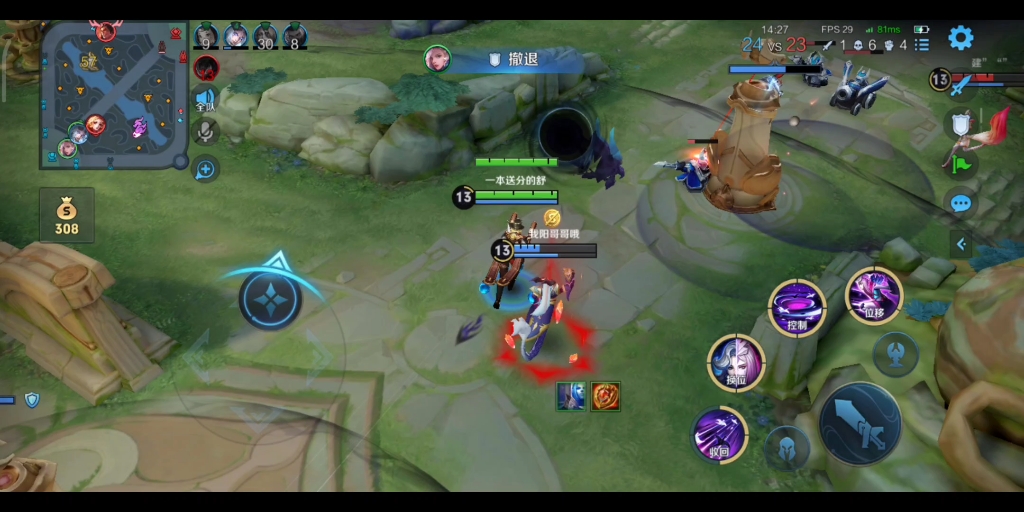Open the quick chat plus bubble

tap(206, 169)
